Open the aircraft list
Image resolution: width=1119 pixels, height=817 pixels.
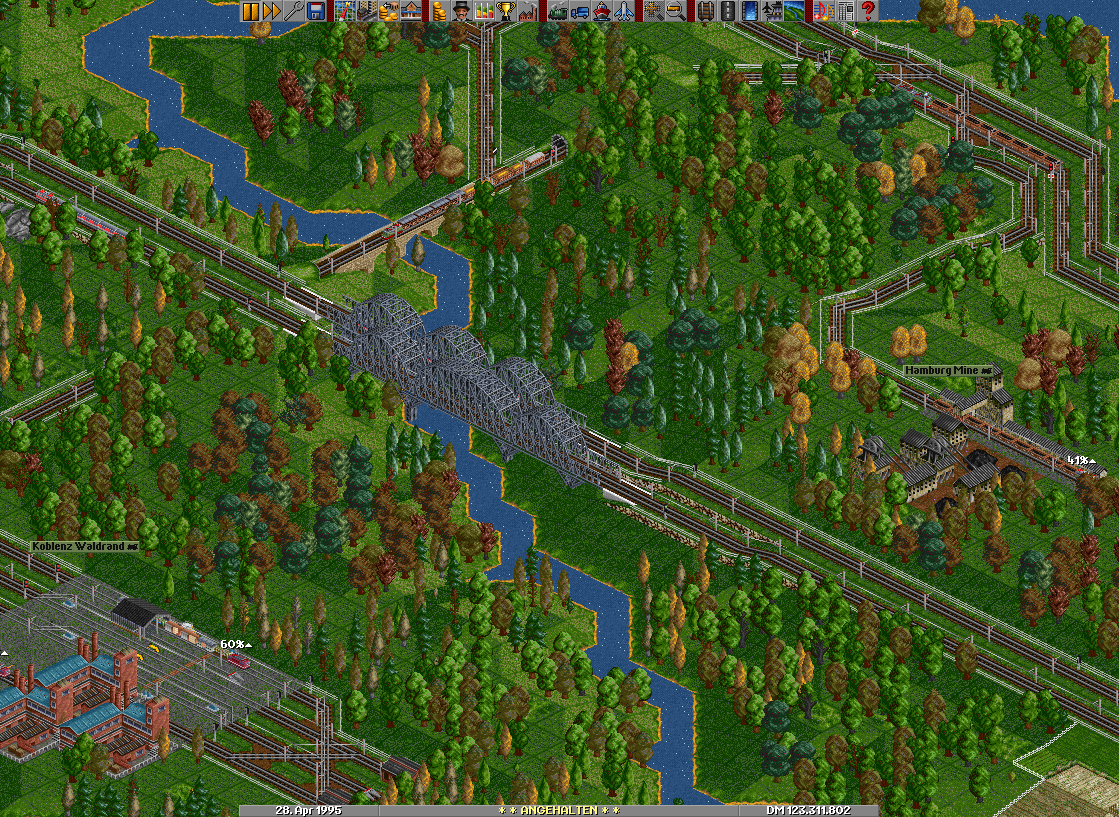(x=623, y=11)
